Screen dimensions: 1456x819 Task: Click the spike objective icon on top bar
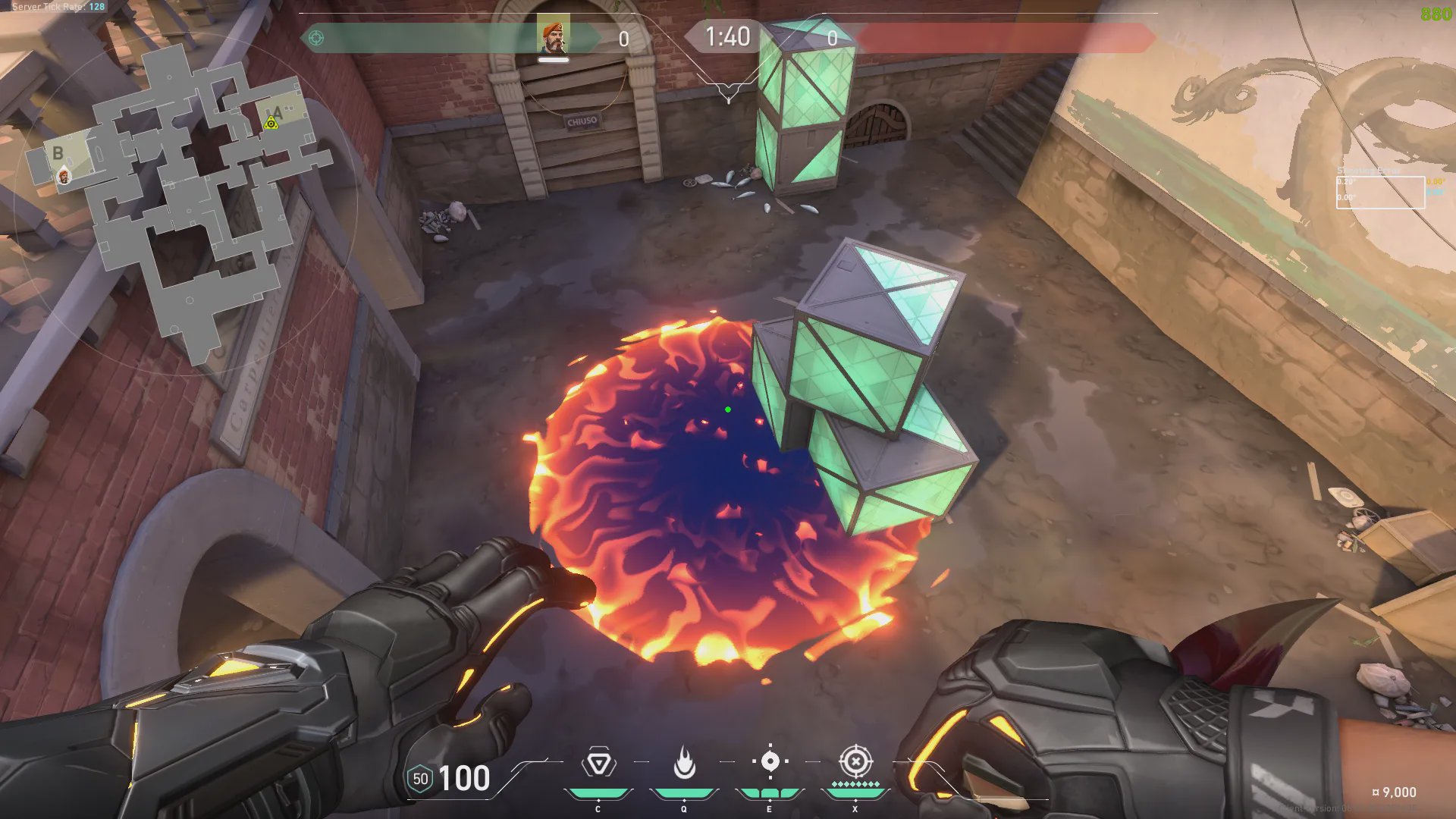(316, 38)
